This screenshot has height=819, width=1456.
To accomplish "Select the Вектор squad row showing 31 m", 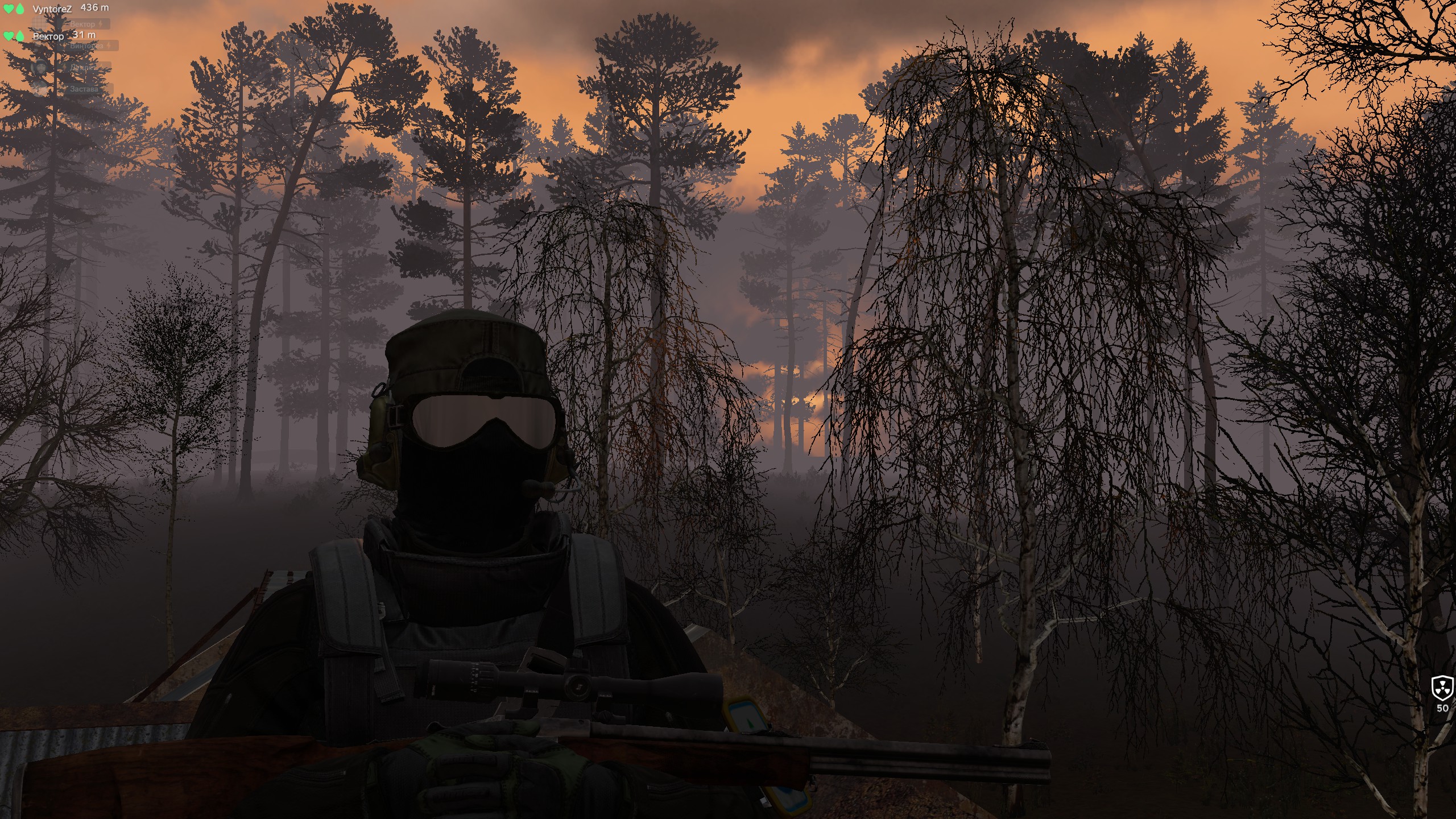I will (48, 36).
